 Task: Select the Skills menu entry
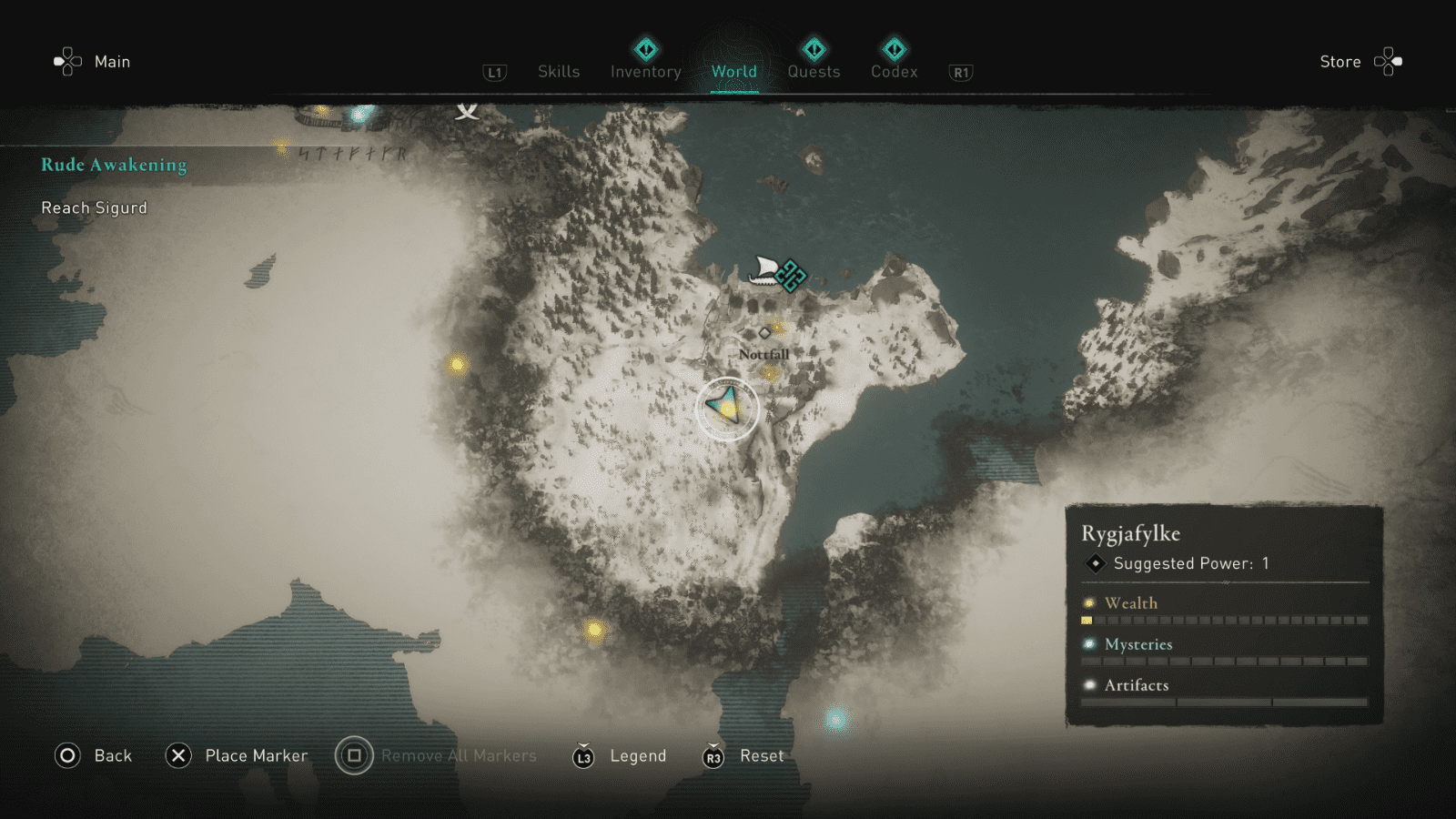558,71
